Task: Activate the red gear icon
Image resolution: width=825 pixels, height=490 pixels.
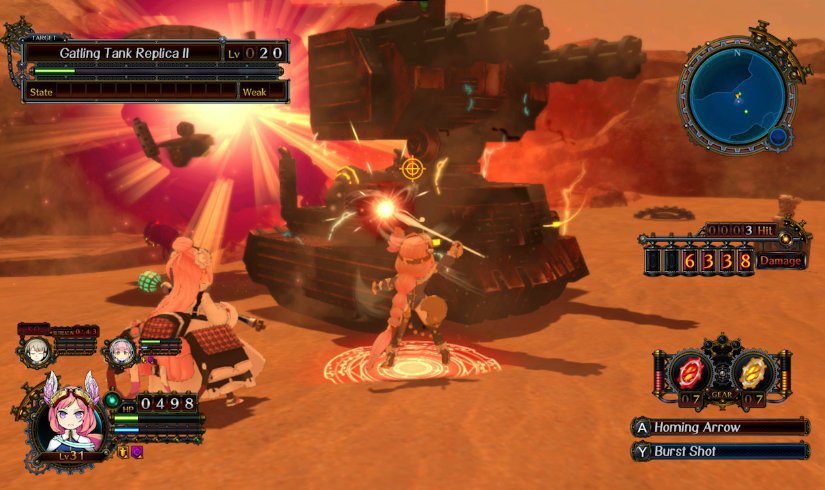Action: [x=689, y=373]
